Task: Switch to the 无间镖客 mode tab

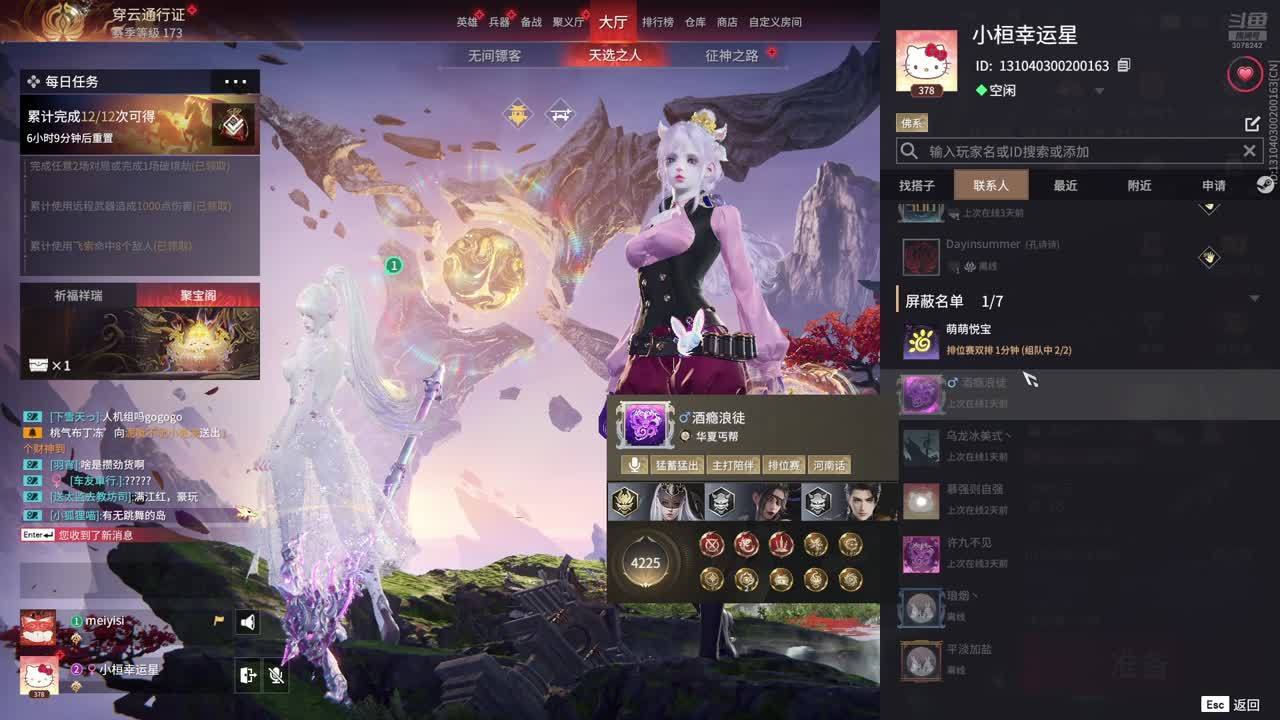Action: tap(494, 56)
